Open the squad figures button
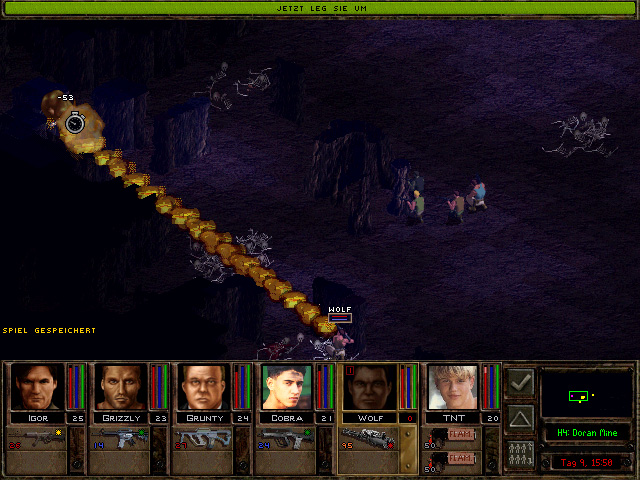Image resolution: width=640 pixels, height=480 pixels. pos(520,452)
